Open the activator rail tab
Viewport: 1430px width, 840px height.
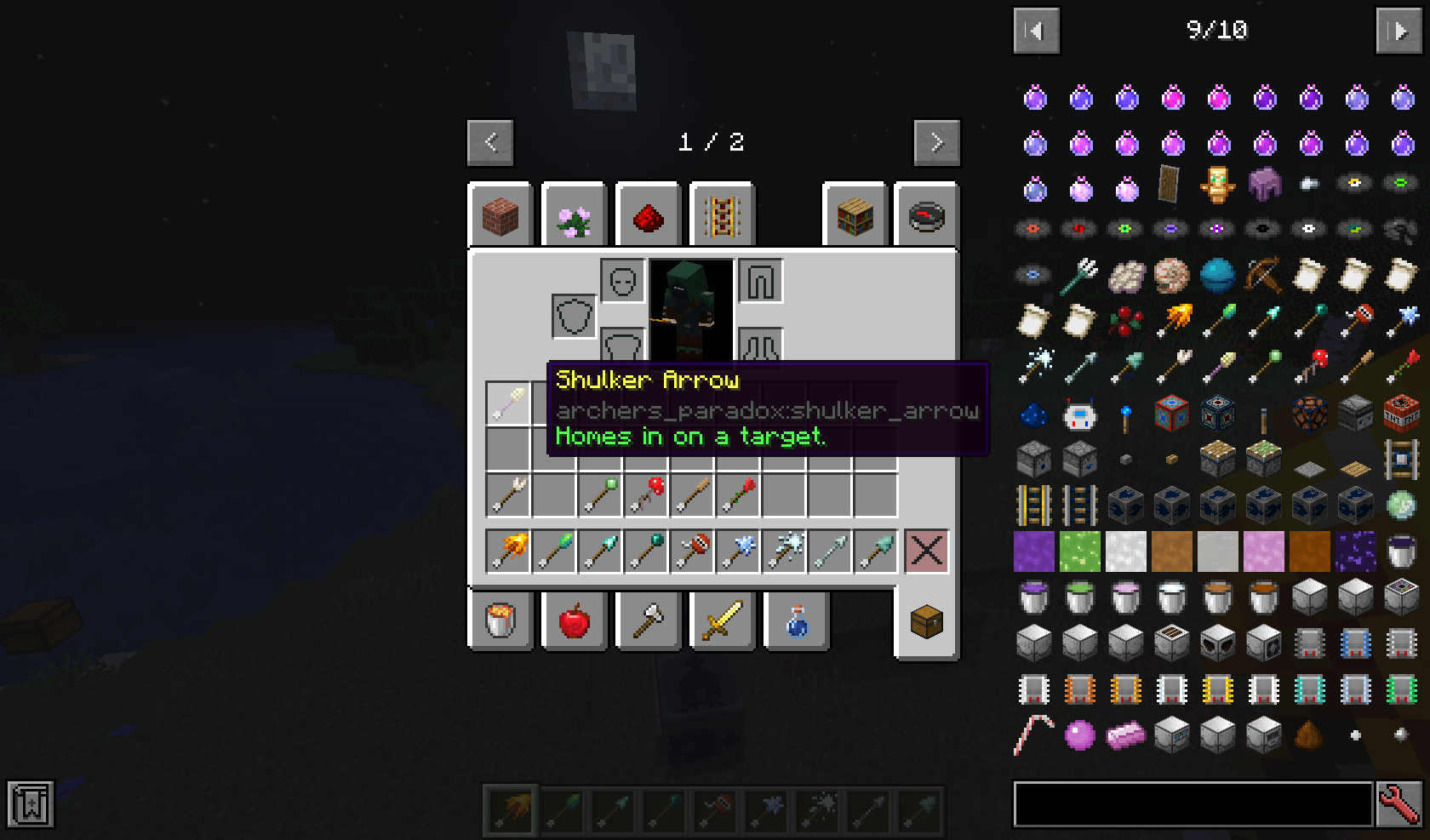(722, 214)
